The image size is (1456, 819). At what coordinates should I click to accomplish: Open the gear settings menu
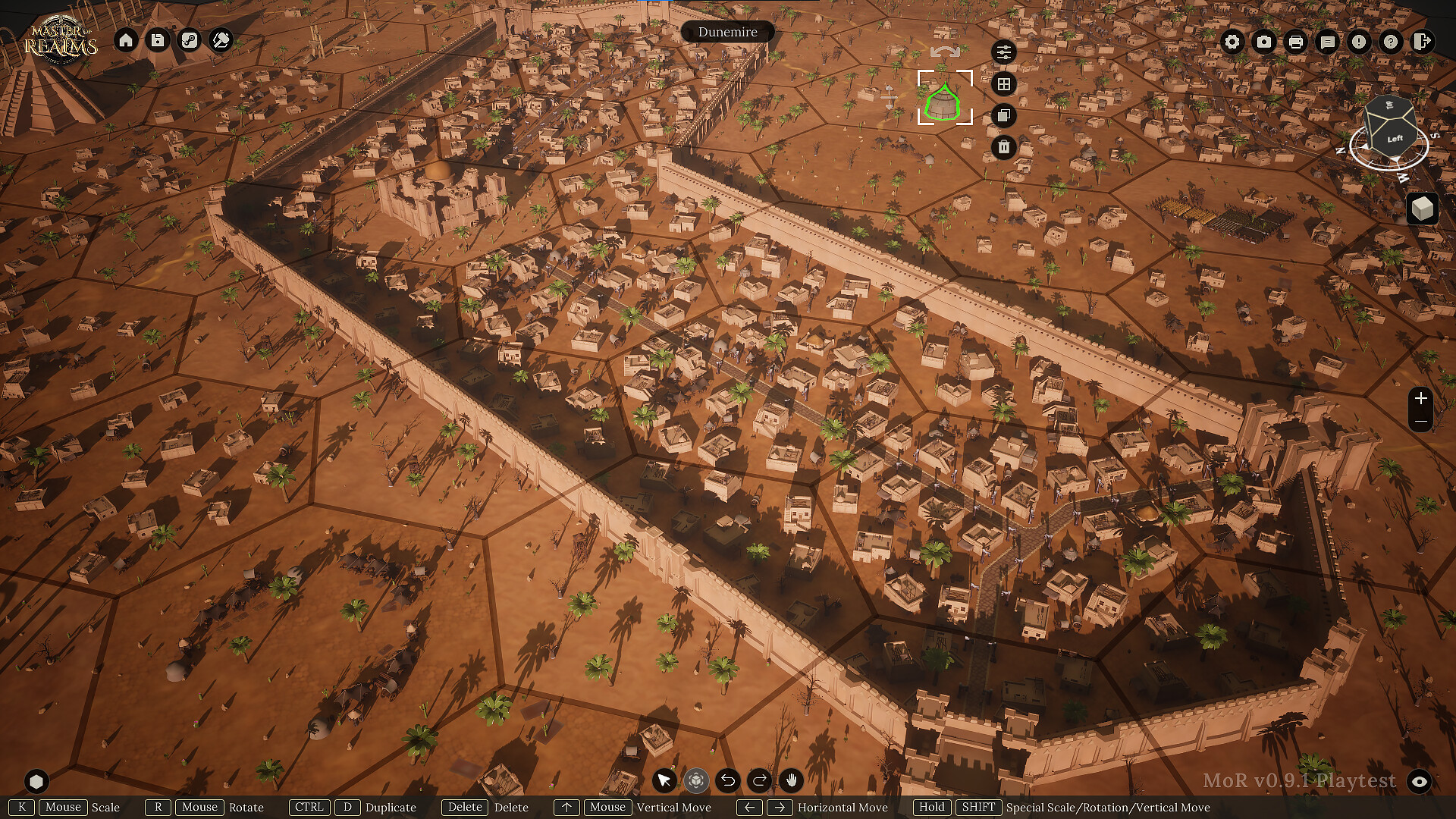tap(1232, 42)
